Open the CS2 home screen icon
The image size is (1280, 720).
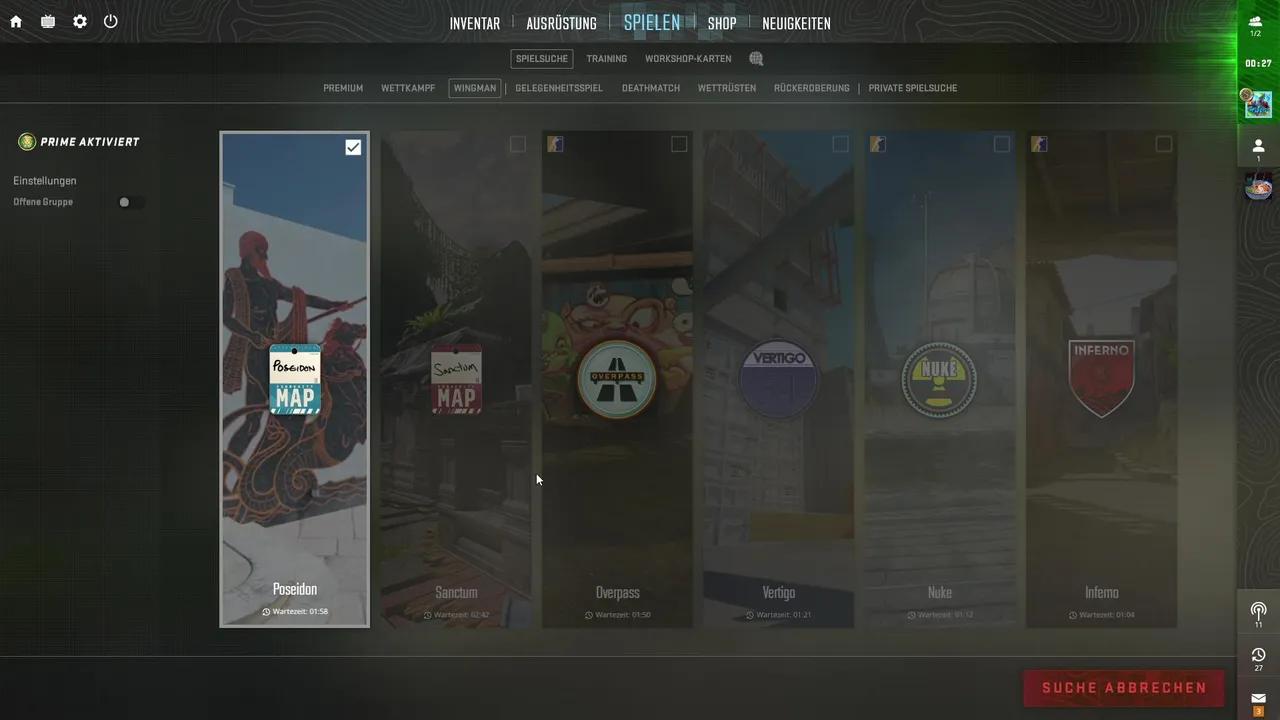click(x=15, y=21)
